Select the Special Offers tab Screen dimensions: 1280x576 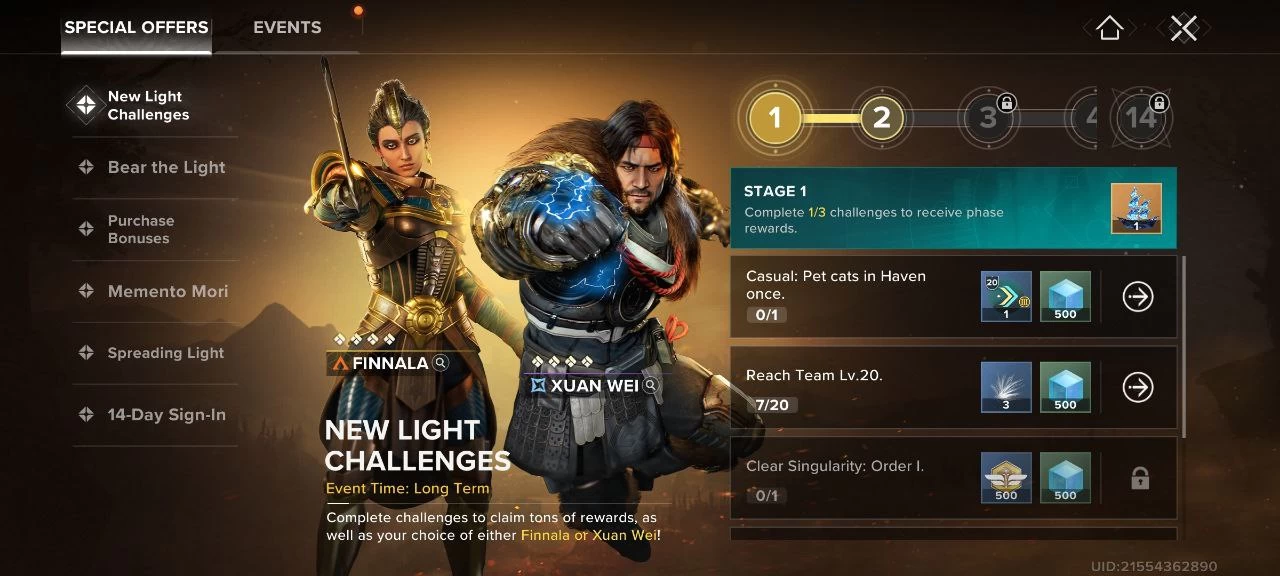point(136,28)
